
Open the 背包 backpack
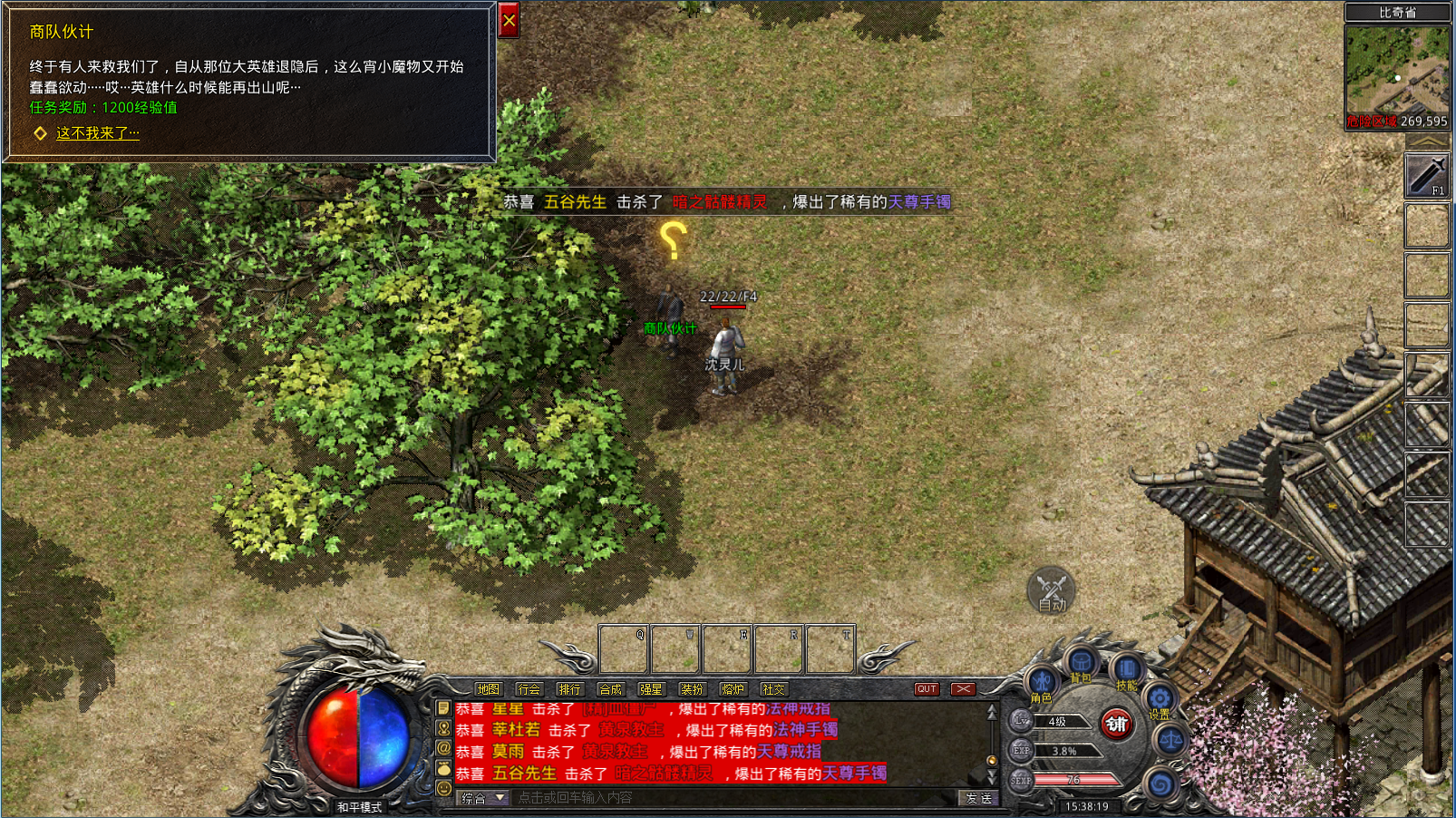point(1082,664)
